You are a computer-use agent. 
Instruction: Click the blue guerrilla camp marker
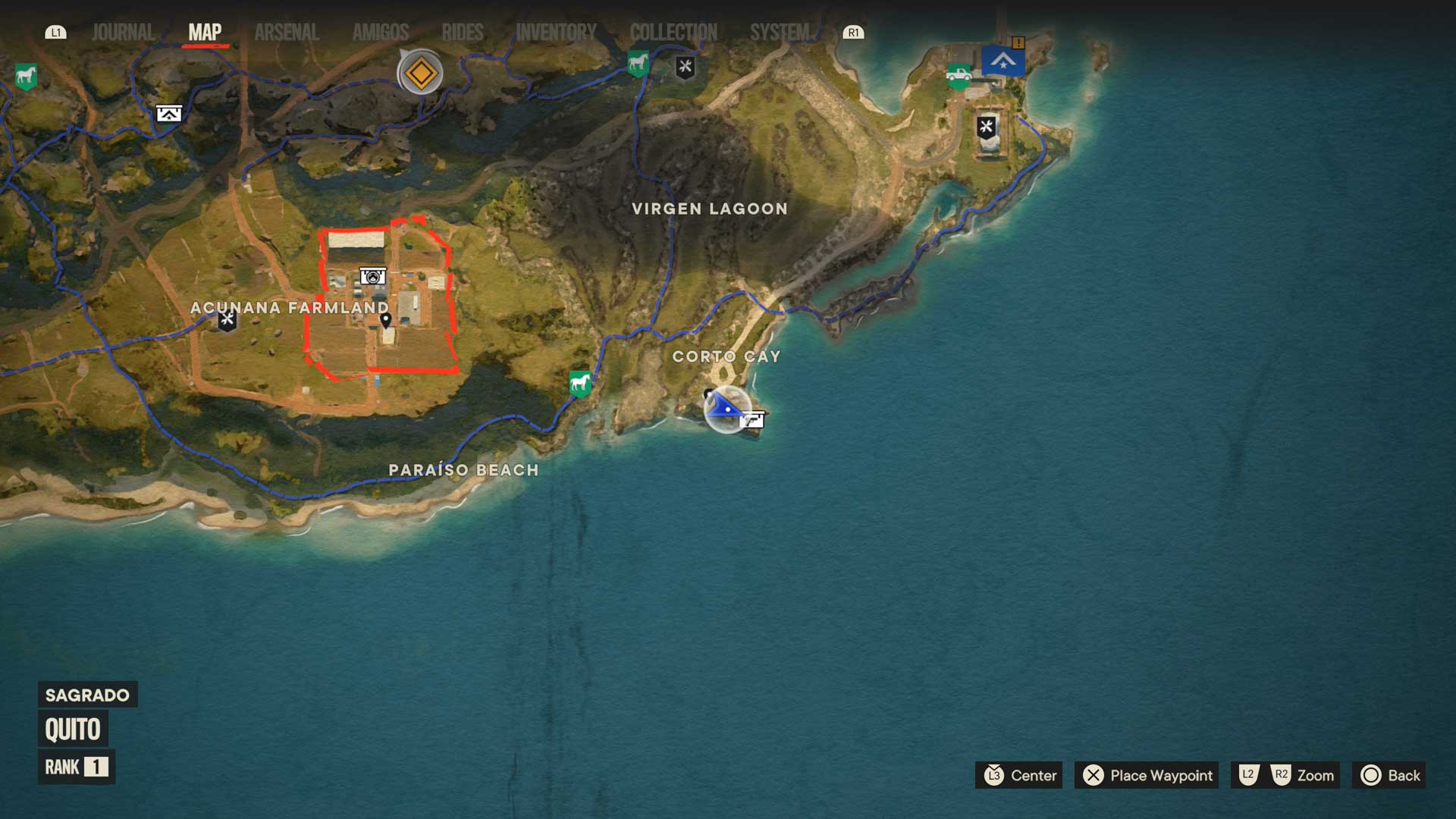(1003, 61)
